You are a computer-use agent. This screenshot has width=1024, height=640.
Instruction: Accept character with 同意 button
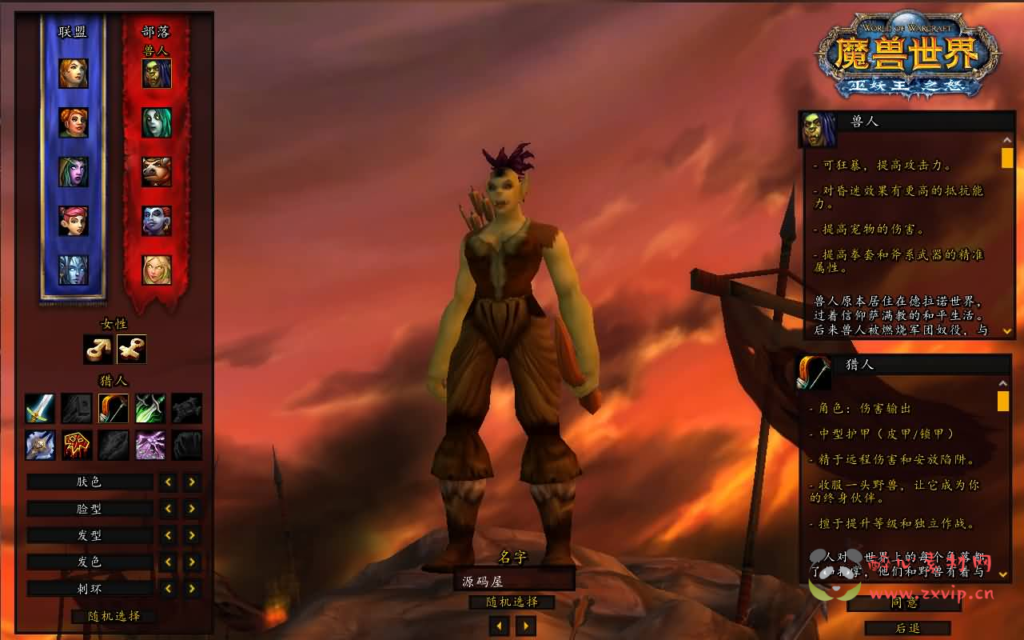coord(904,603)
